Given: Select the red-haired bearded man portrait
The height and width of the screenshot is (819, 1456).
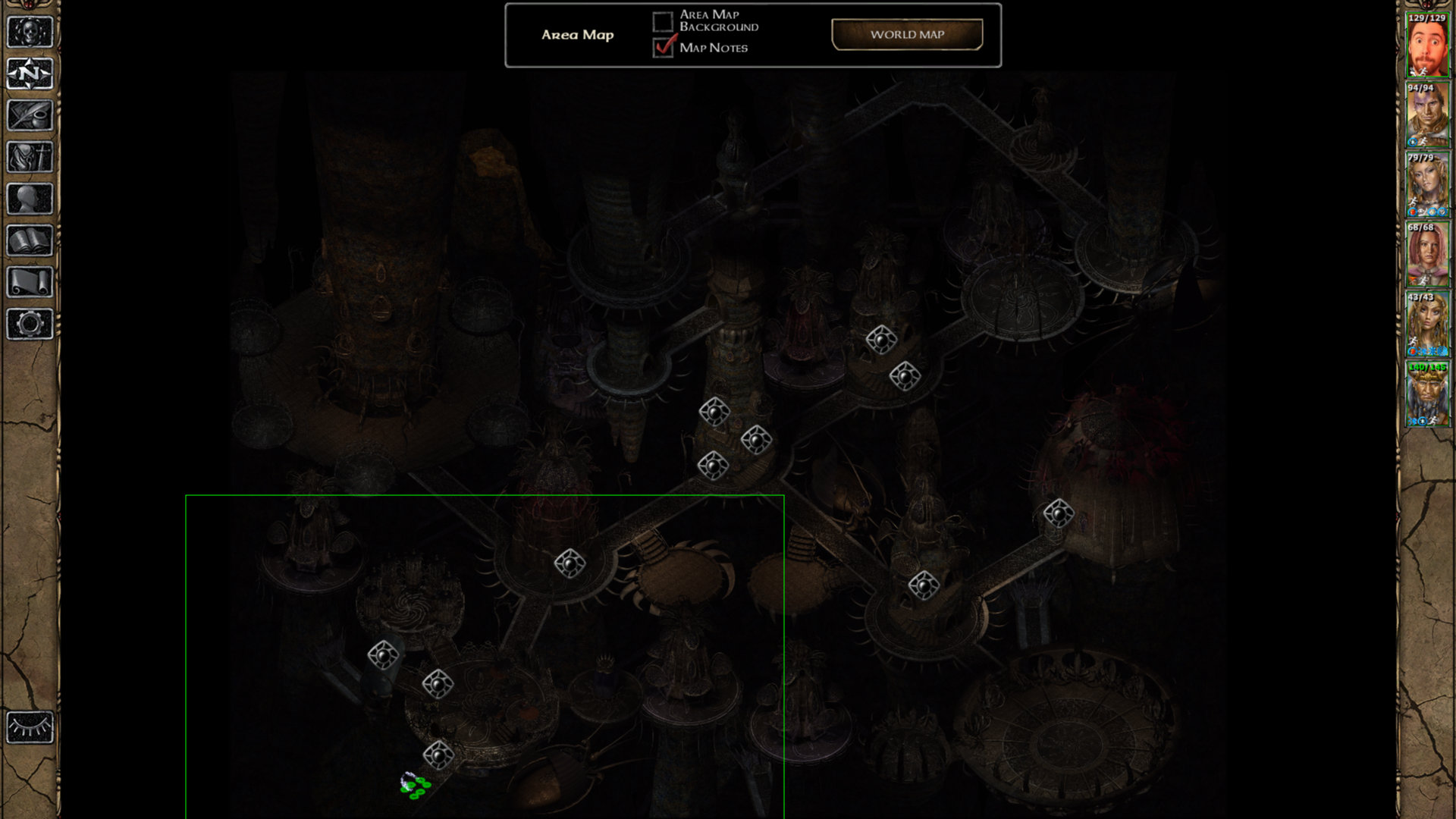Looking at the screenshot, I should (x=1427, y=45).
